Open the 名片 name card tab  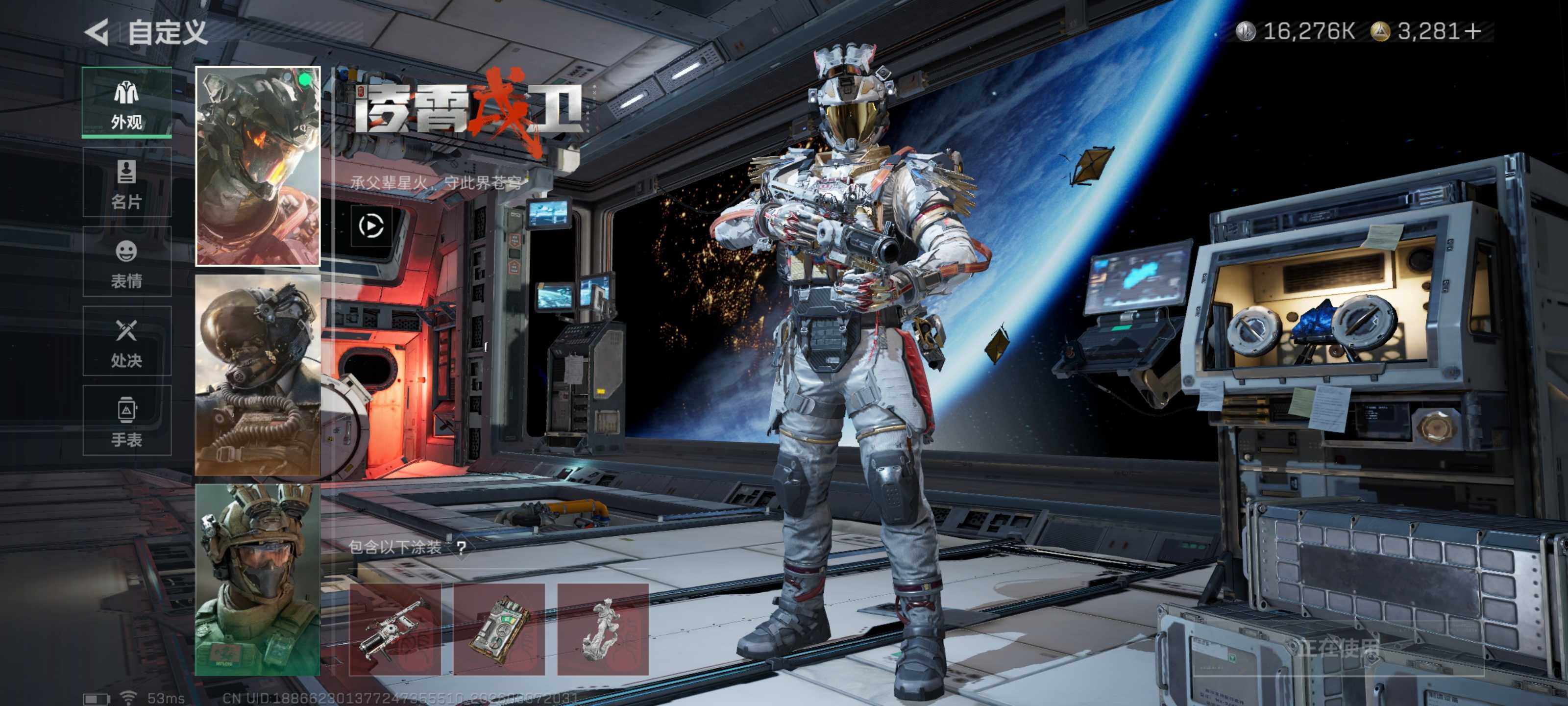click(x=126, y=182)
